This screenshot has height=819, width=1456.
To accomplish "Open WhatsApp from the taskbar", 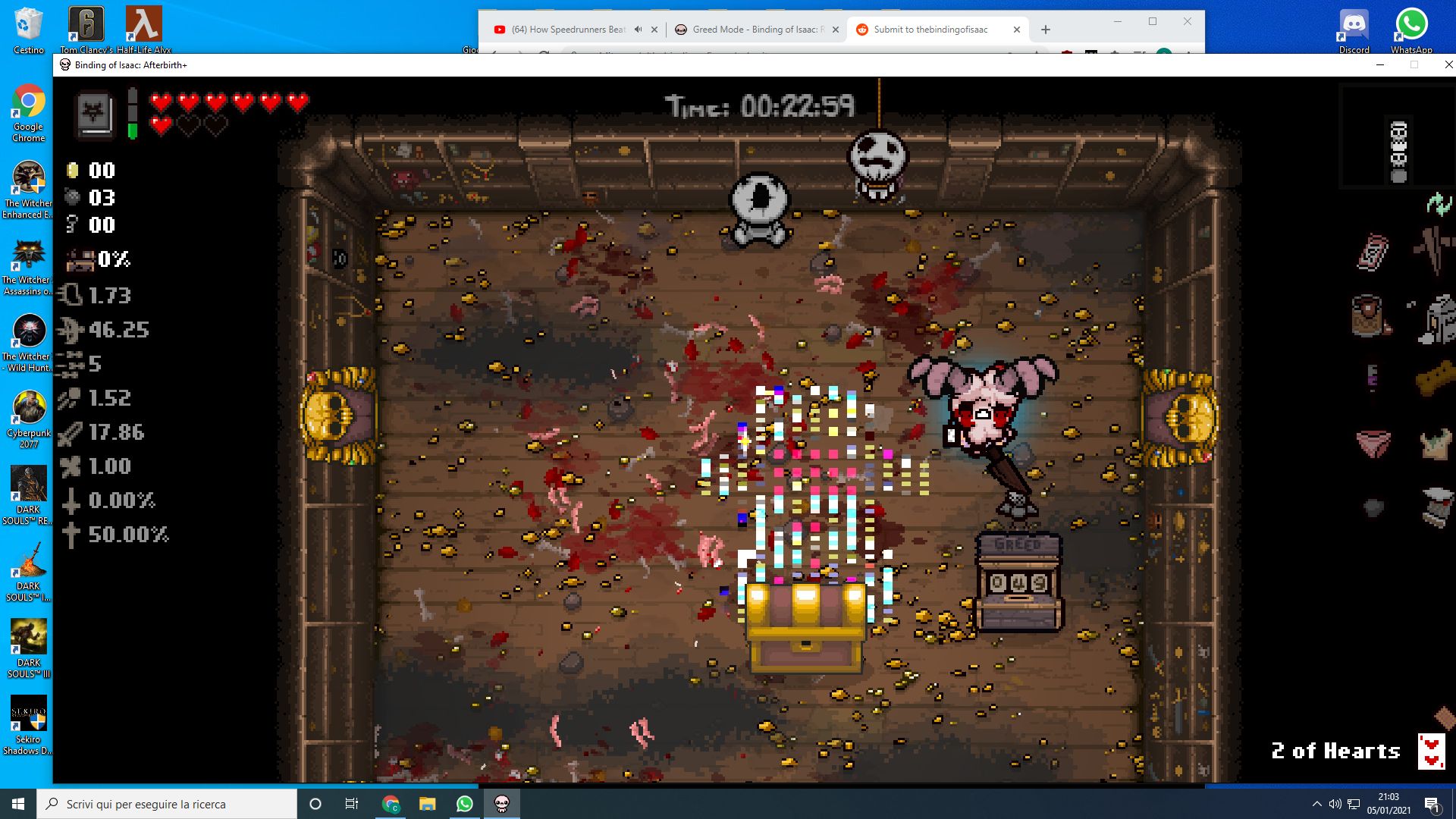I will 463,804.
